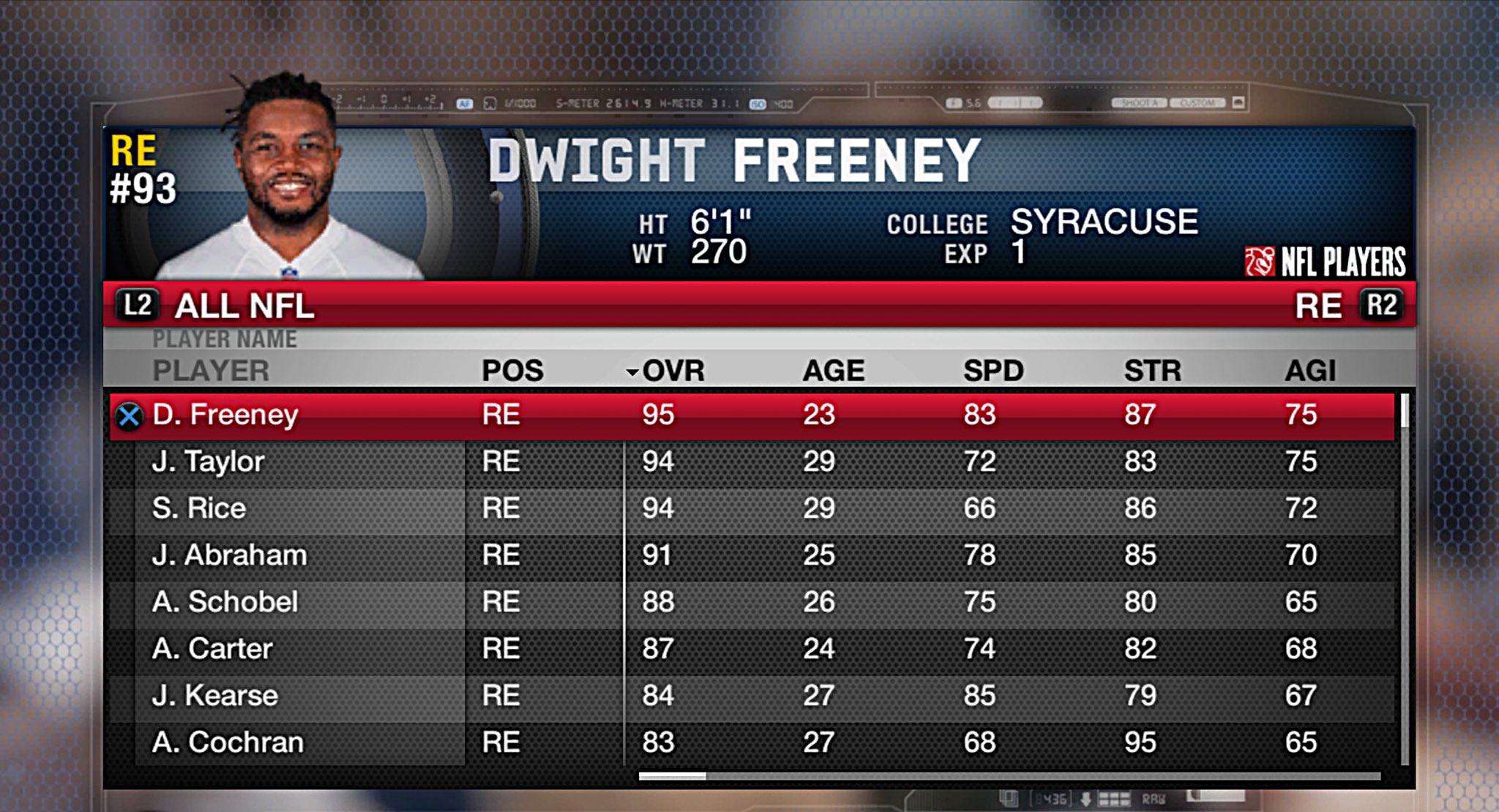
Task: Sort the list by SPD column
Action: pyautogui.click(x=993, y=371)
